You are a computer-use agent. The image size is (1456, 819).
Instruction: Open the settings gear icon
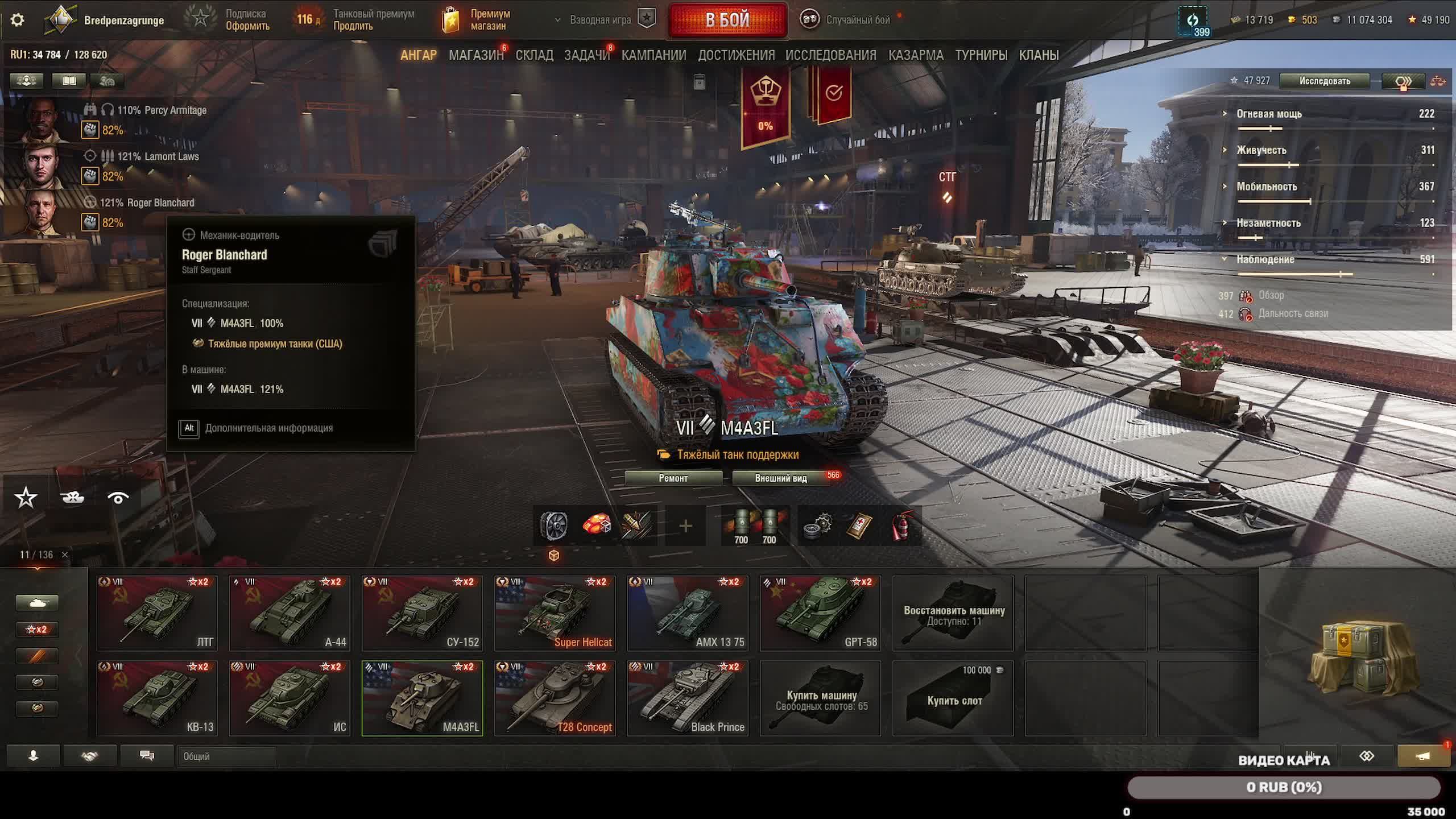coord(18,20)
